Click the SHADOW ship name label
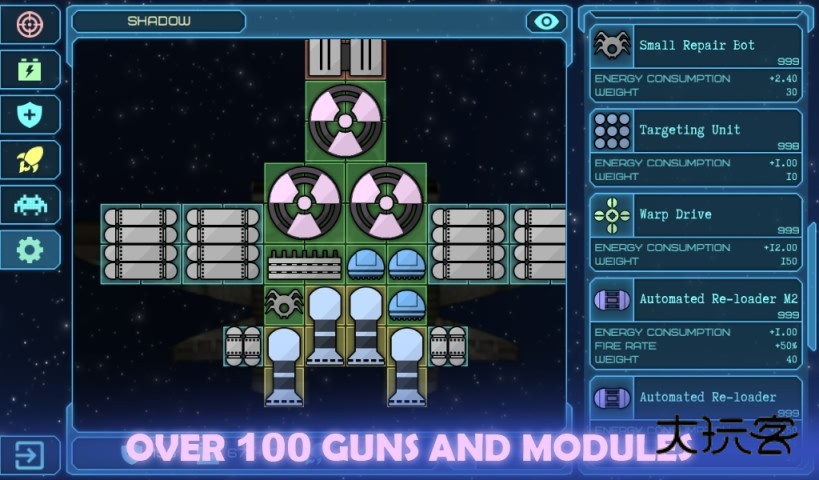 [159, 21]
